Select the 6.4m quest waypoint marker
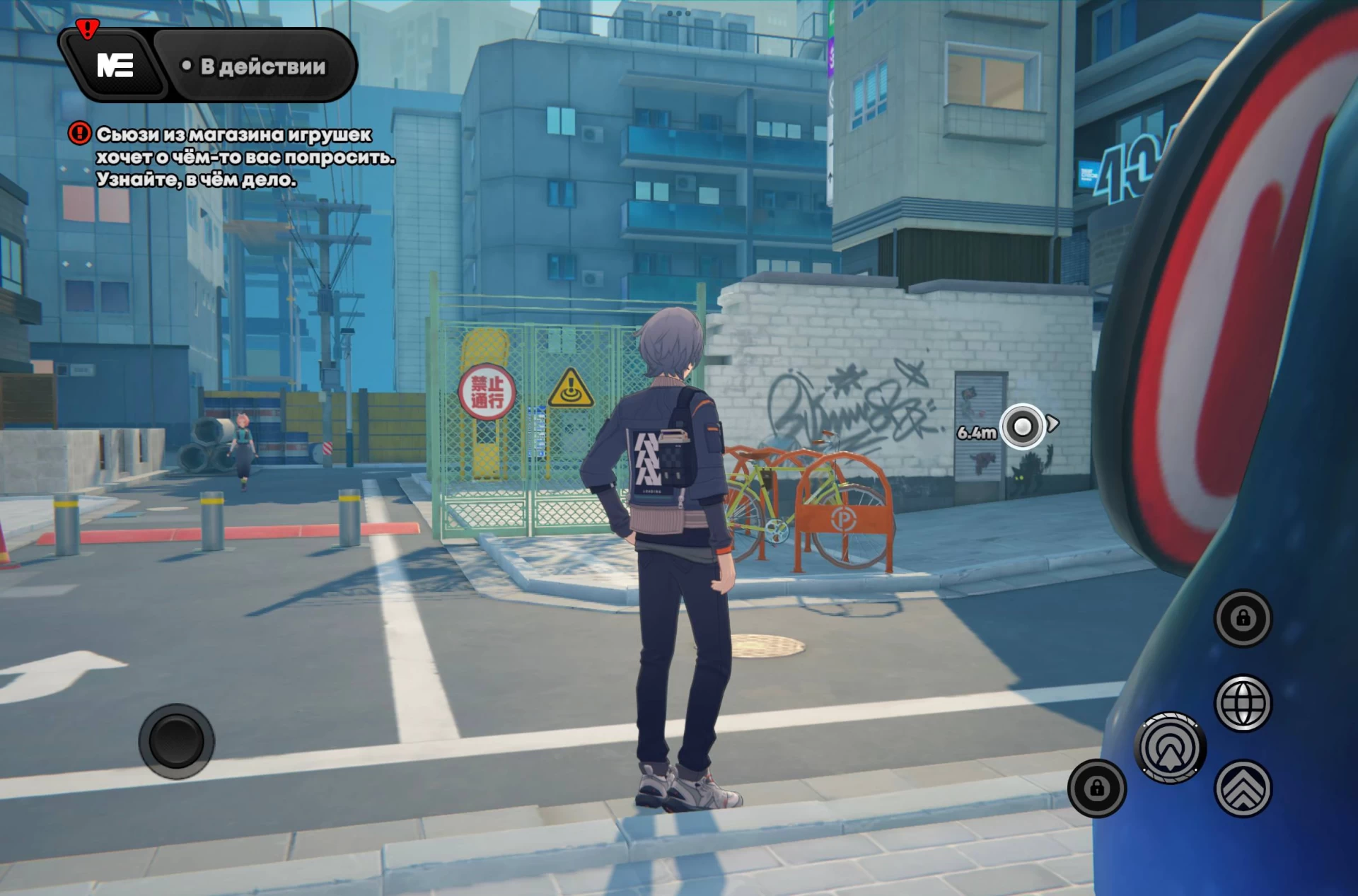Viewport: 1358px width, 896px height. (x=1022, y=426)
